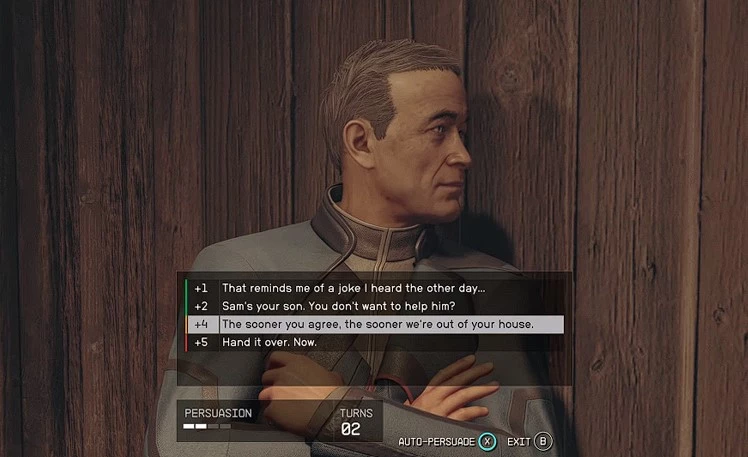This screenshot has height=457, width=748.
Task: Choose the joke reply option
Action: click(x=359, y=288)
